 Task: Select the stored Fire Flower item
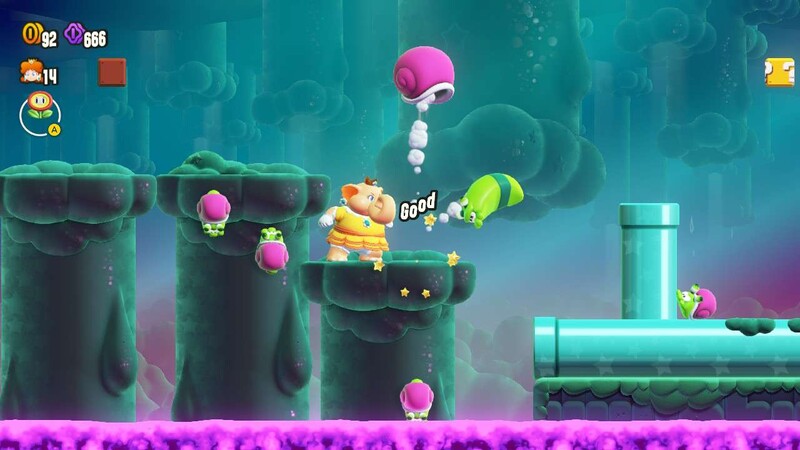point(40,108)
